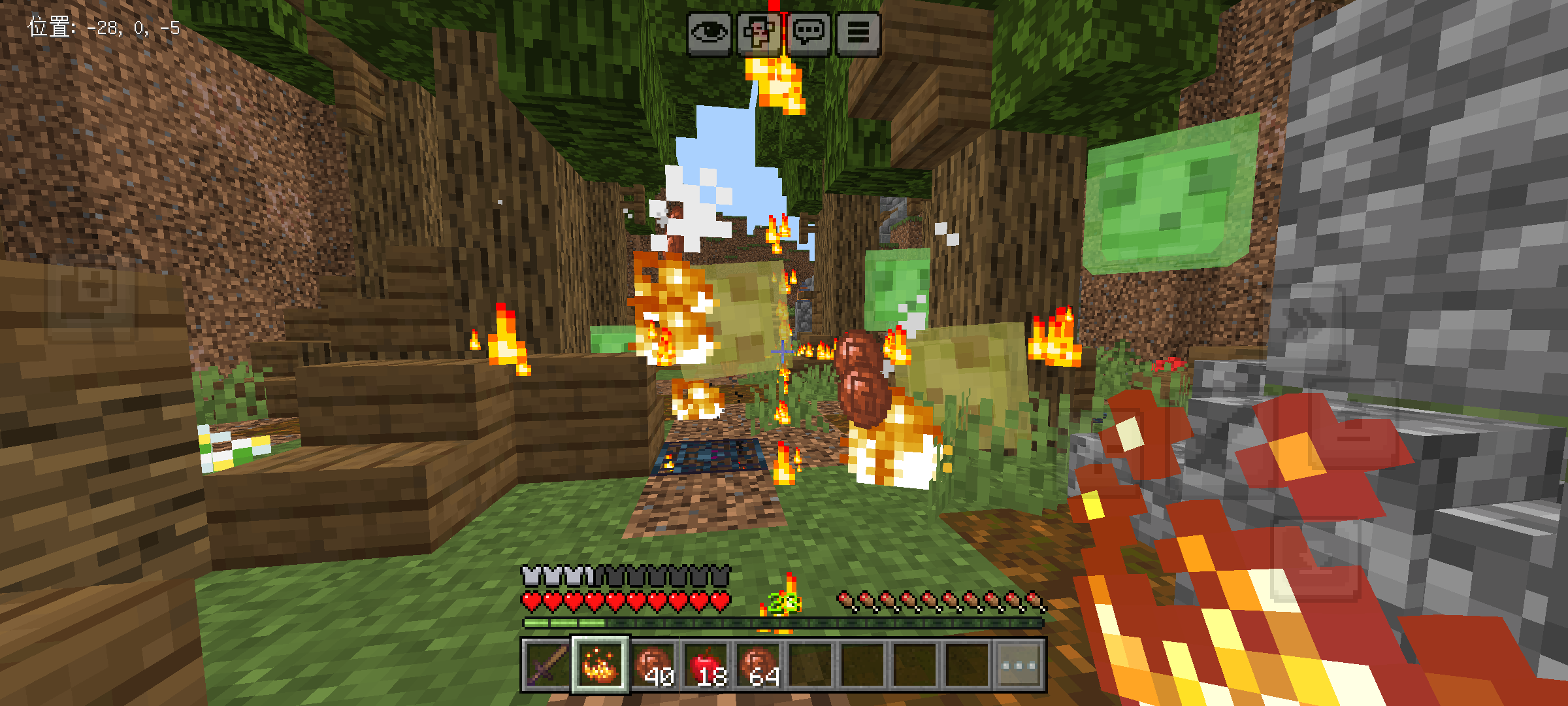Viewport: 1568px width, 706px height.
Task: Open inventory with the three-dots button
Action: pyautogui.click(x=1019, y=665)
